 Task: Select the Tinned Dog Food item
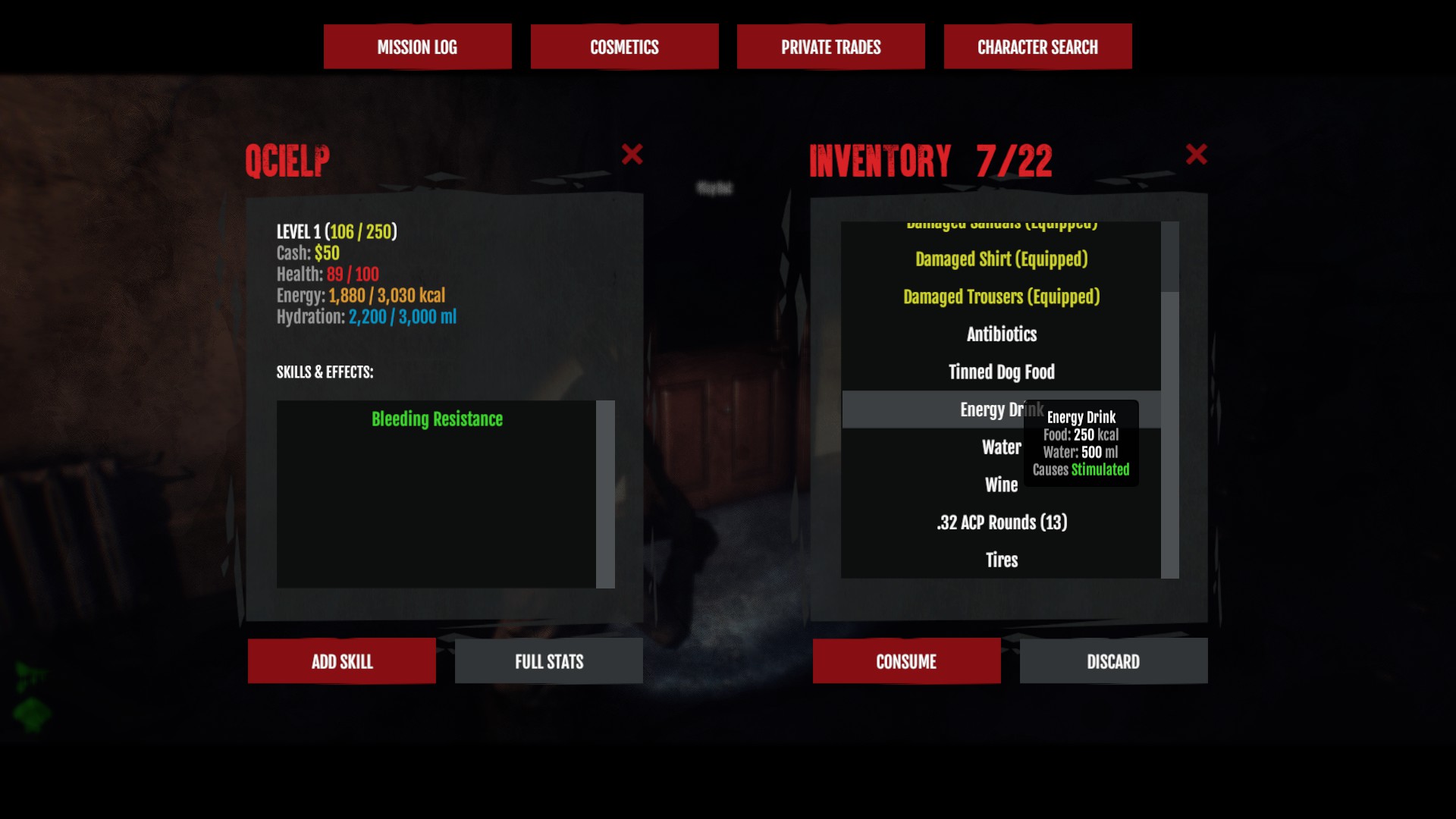(x=1001, y=372)
